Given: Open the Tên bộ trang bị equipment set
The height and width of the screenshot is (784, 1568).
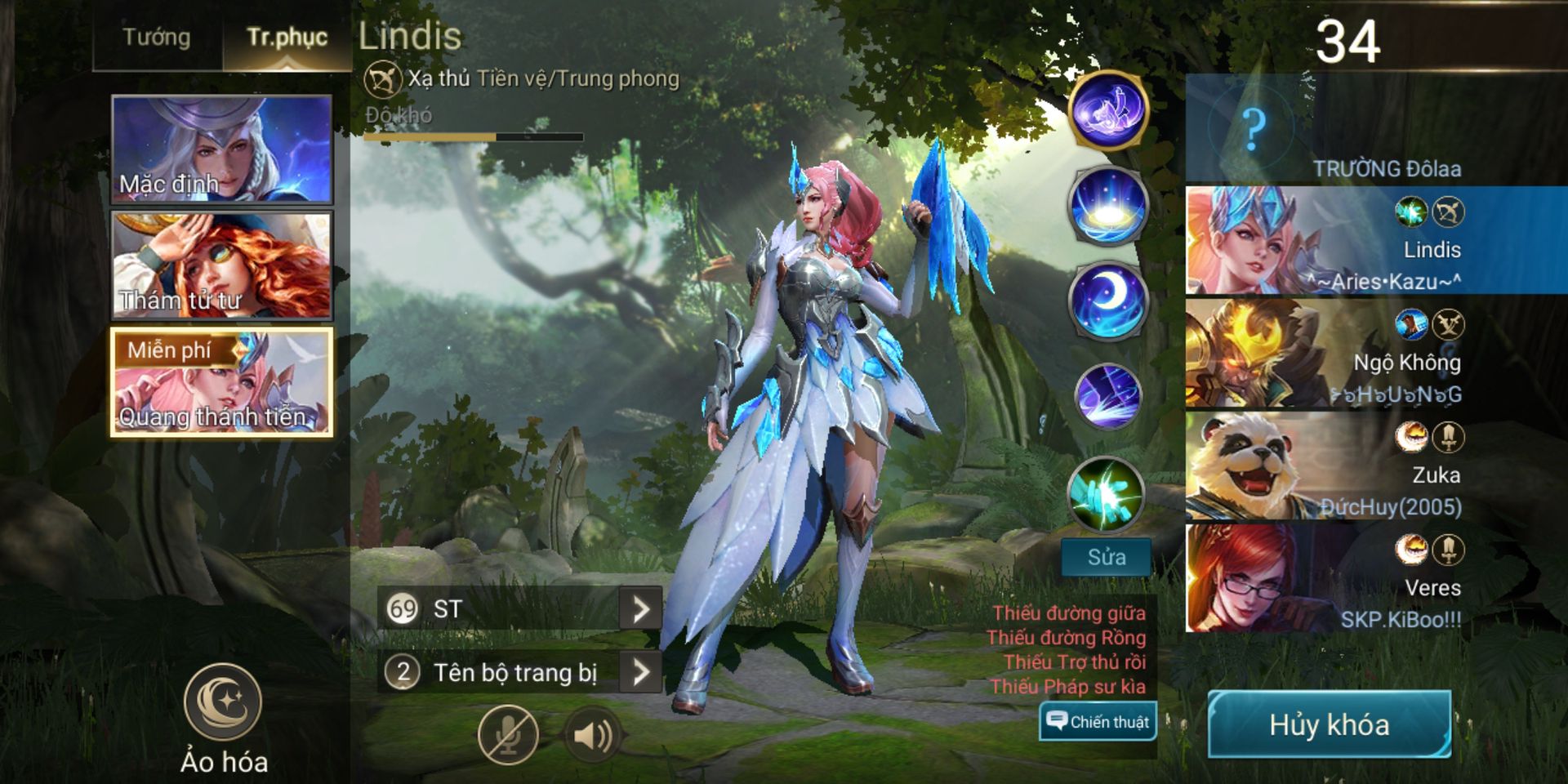Looking at the screenshot, I should (x=640, y=672).
